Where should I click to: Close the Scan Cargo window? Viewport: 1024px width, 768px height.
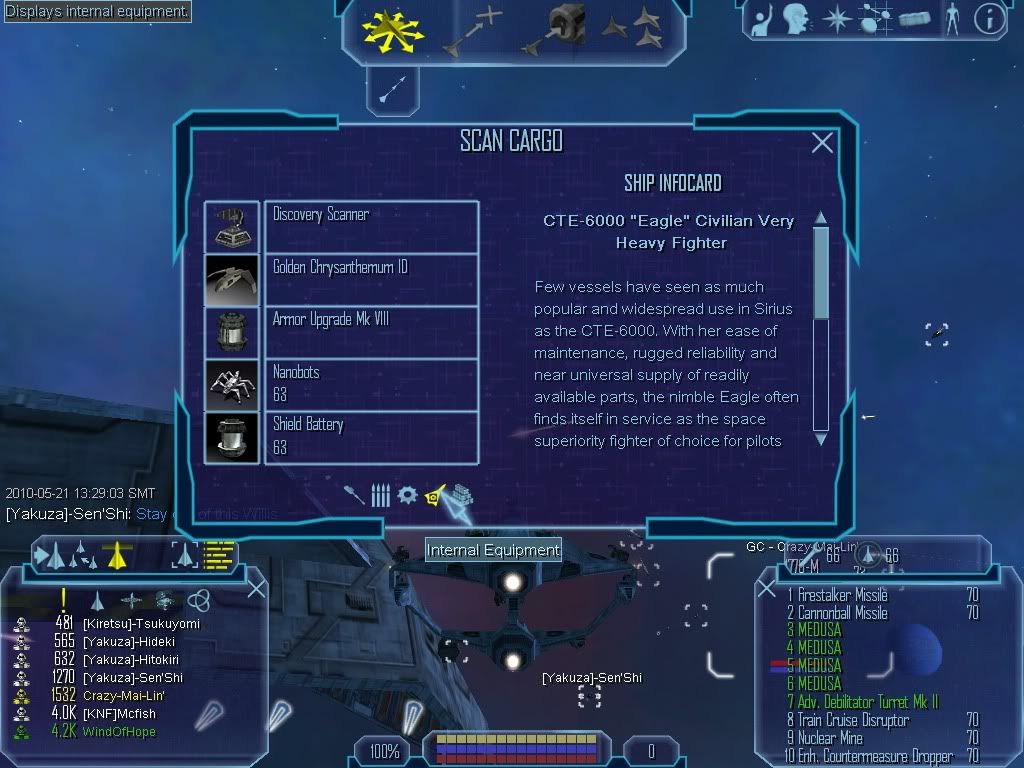point(822,143)
